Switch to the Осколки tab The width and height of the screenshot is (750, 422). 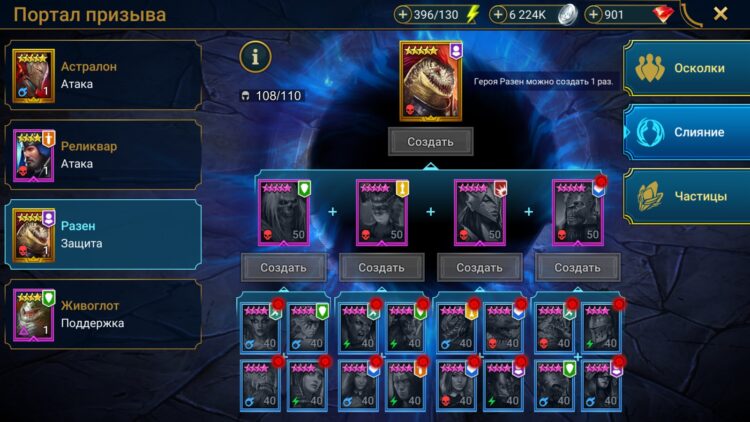pos(688,68)
